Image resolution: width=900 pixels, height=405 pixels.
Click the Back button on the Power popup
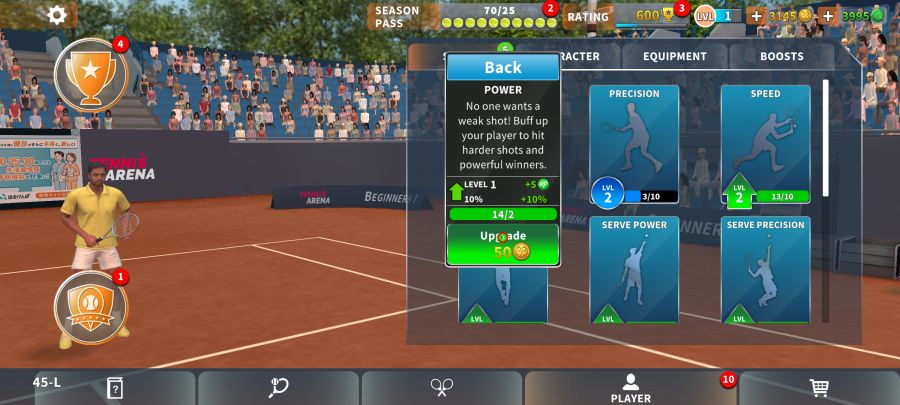coord(503,68)
